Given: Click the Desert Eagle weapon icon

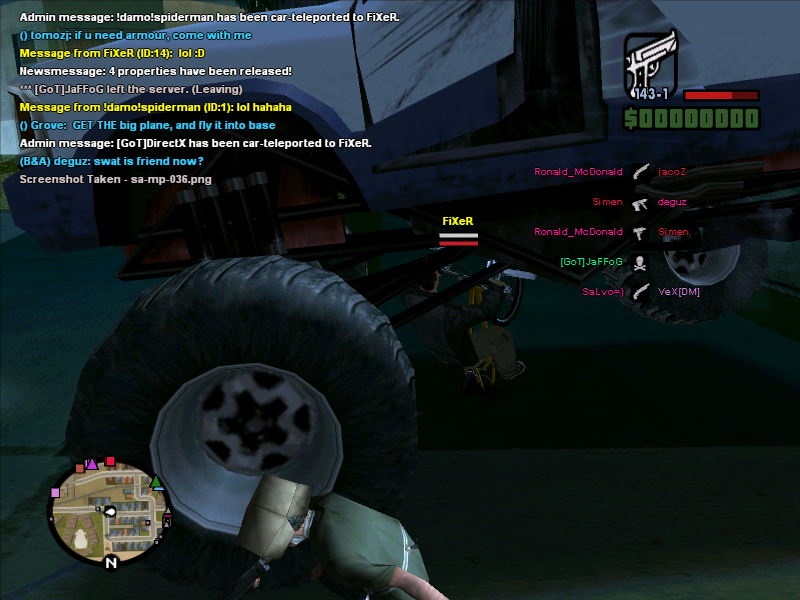Looking at the screenshot, I should point(652,61).
